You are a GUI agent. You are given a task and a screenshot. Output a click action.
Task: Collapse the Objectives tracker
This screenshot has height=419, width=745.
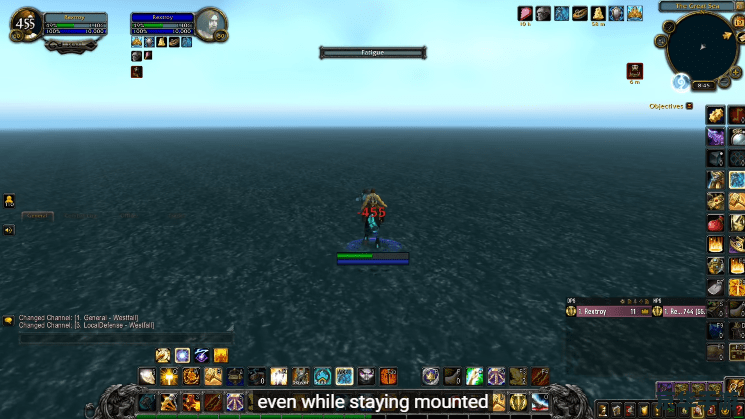690,105
